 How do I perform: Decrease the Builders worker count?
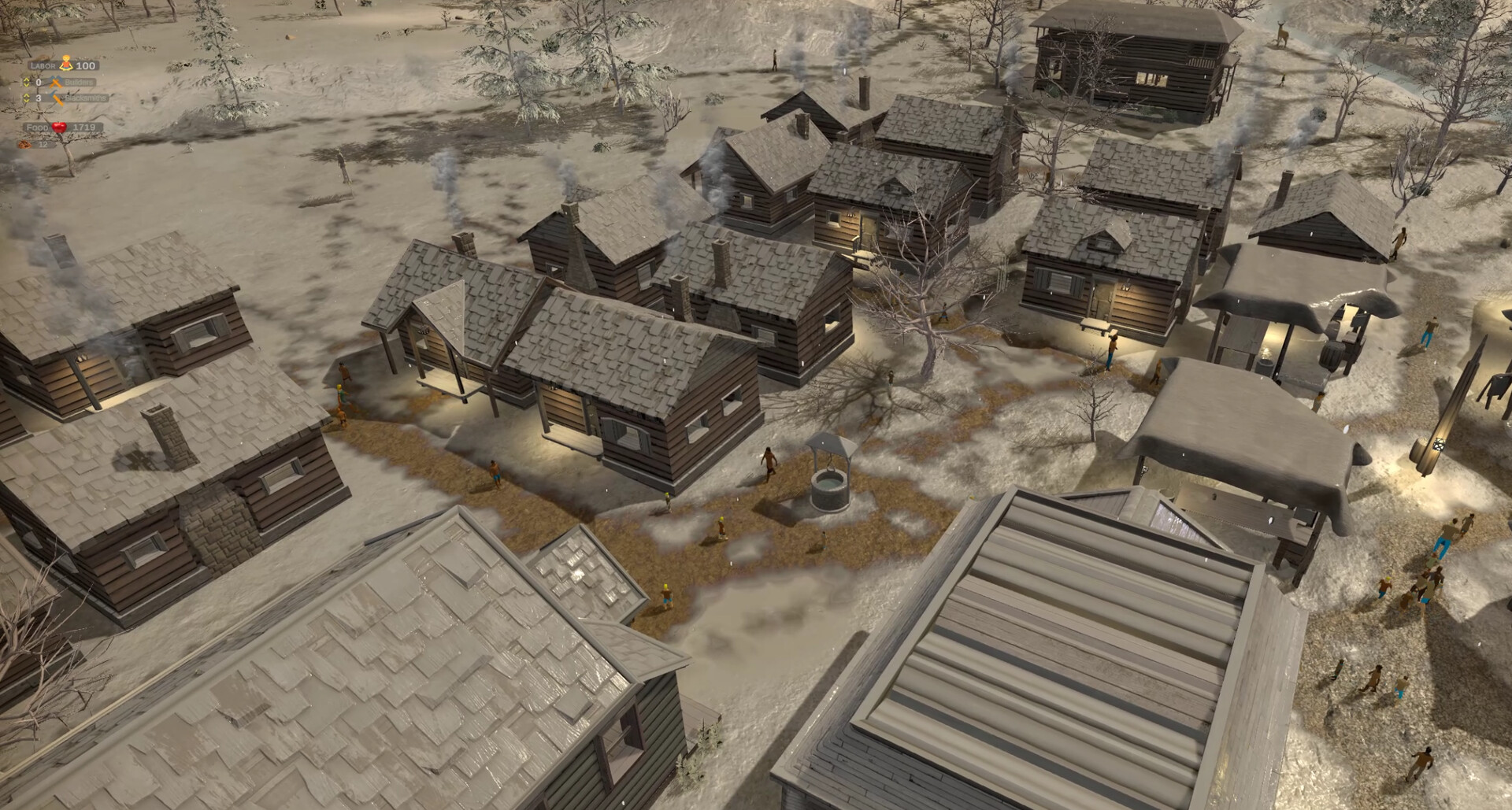coord(27,85)
